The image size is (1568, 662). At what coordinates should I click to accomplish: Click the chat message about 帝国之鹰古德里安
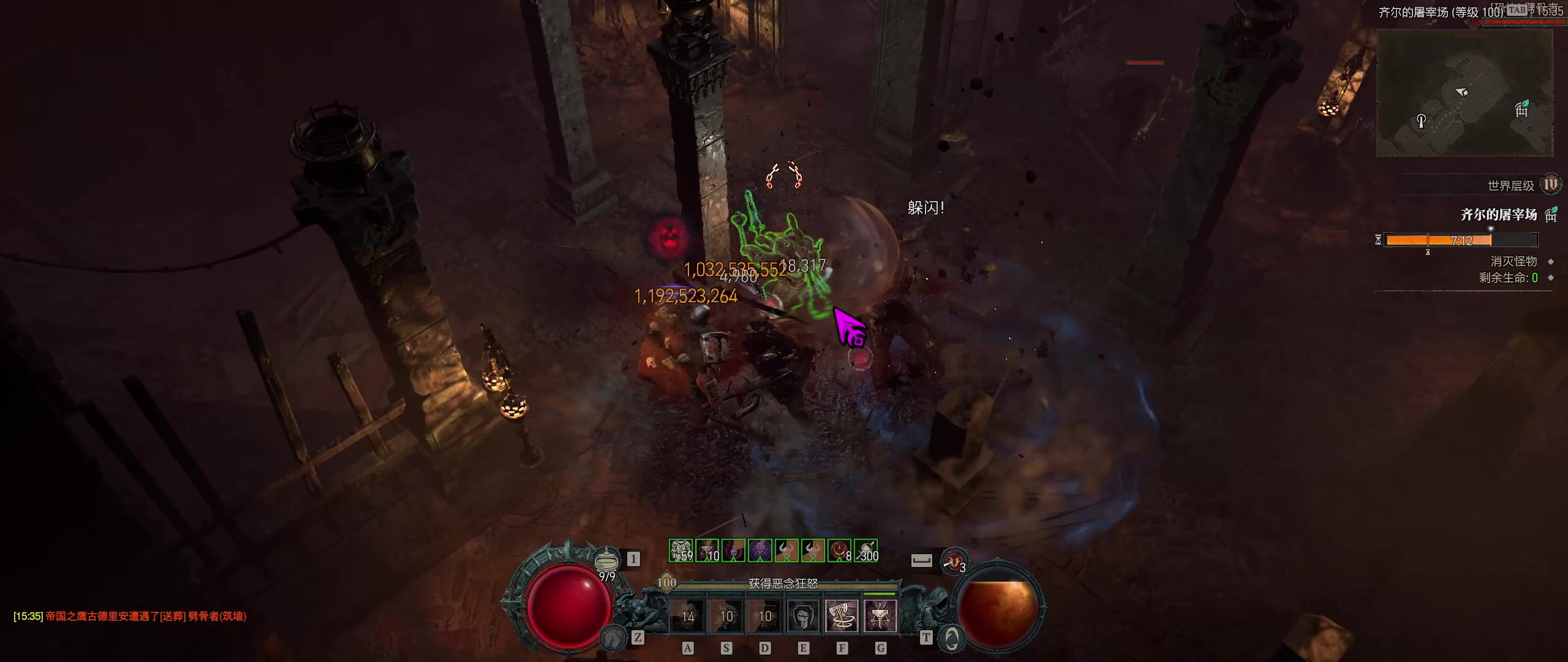(x=130, y=616)
